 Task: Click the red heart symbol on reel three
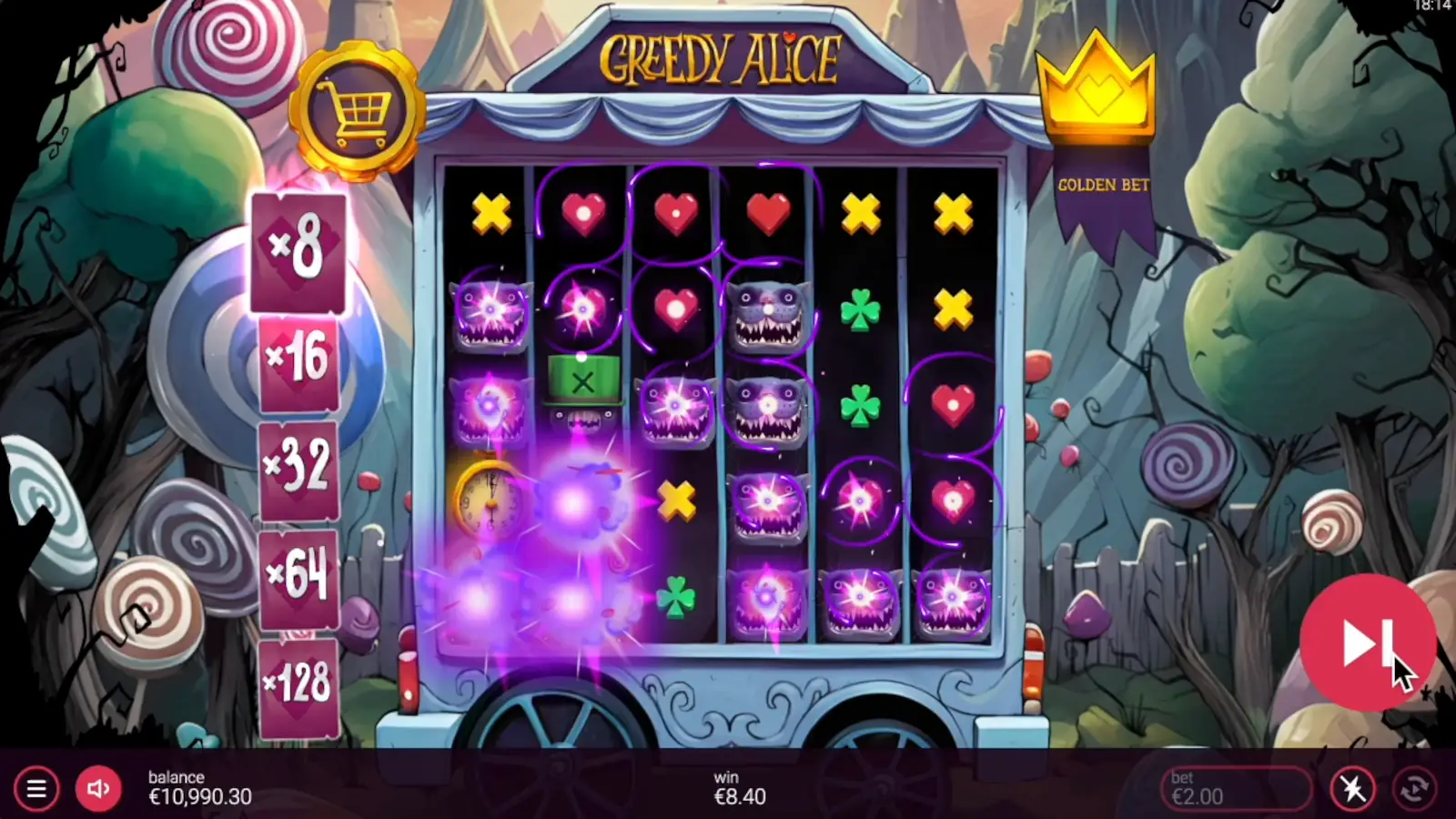678,309
